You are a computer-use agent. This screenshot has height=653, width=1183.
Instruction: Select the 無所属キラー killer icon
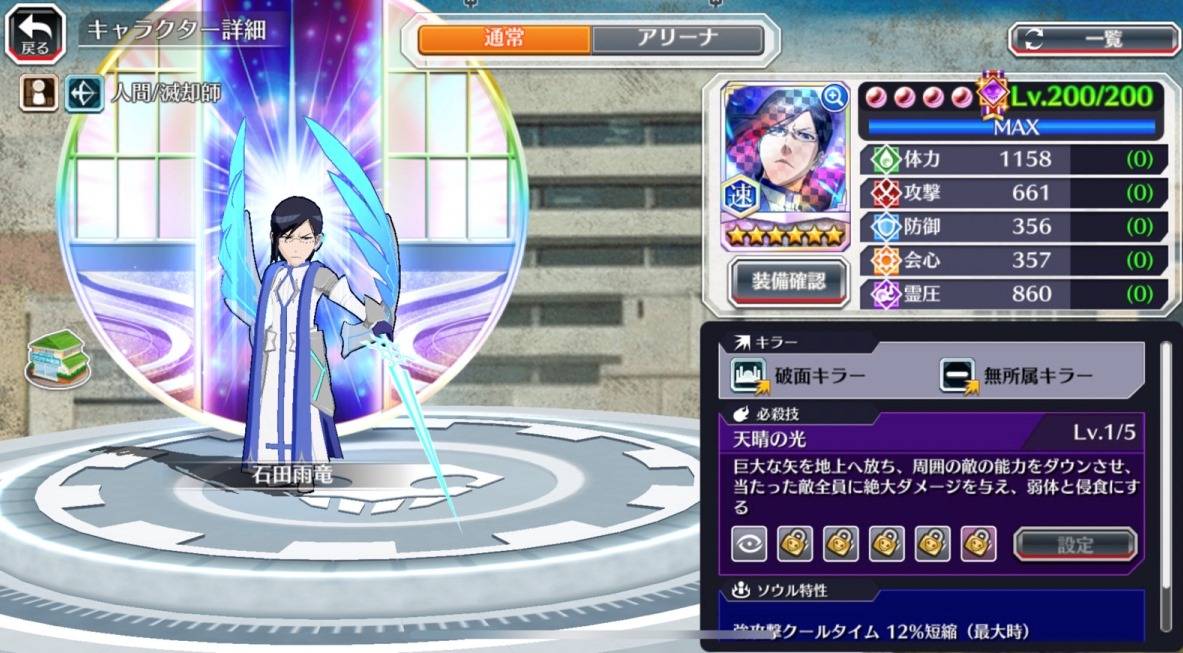(957, 375)
